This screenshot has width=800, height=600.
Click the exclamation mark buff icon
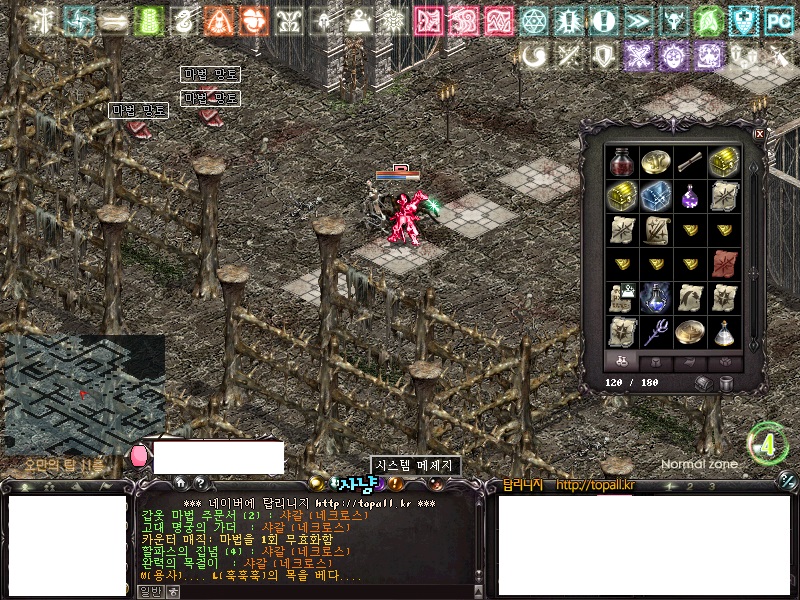coord(601,20)
